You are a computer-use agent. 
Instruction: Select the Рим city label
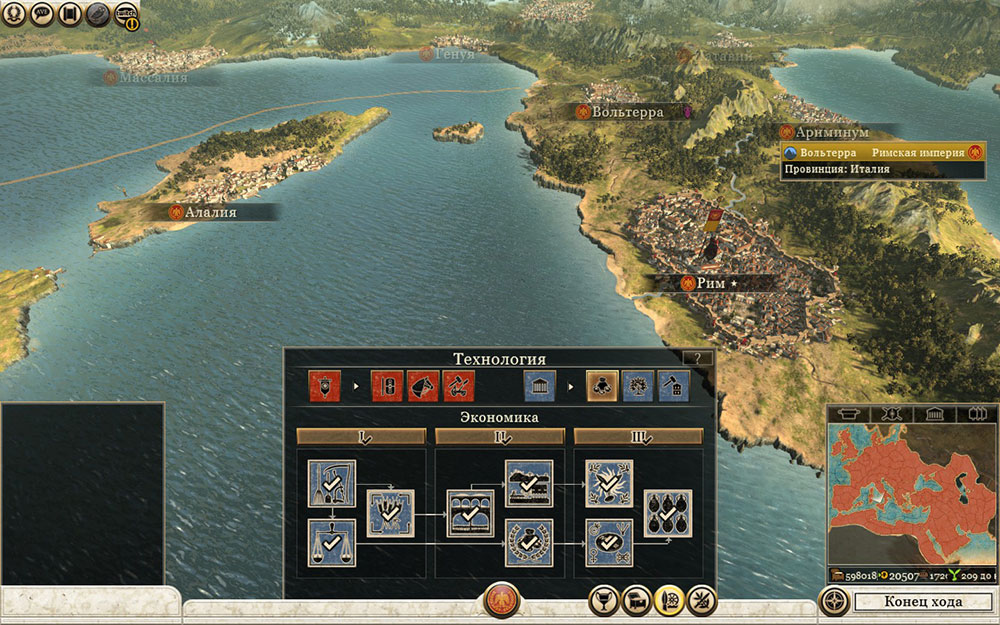pyautogui.click(x=712, y=283)
